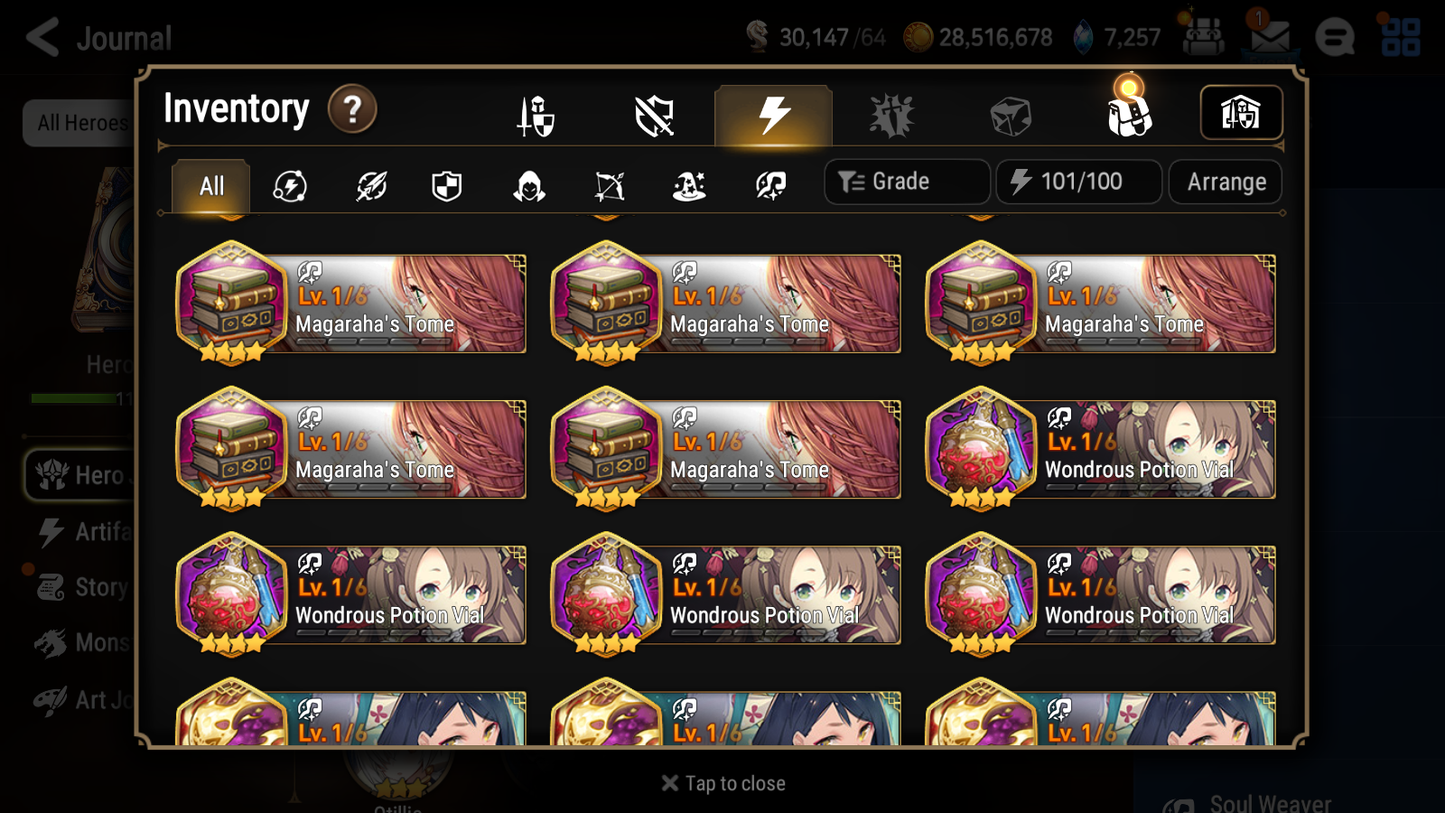
Task: Open the community chat icon
Action: tap(1335, 37)
